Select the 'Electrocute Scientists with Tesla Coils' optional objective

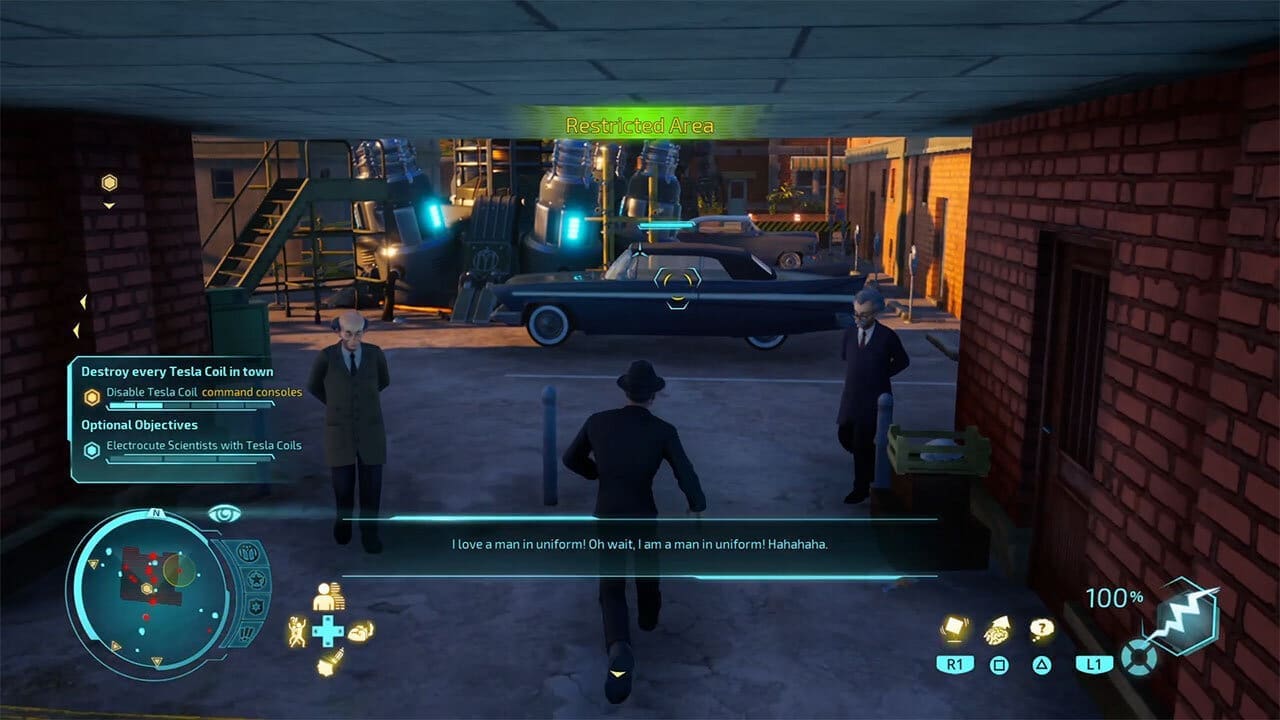pyautogui.click(x=203, y=446)
